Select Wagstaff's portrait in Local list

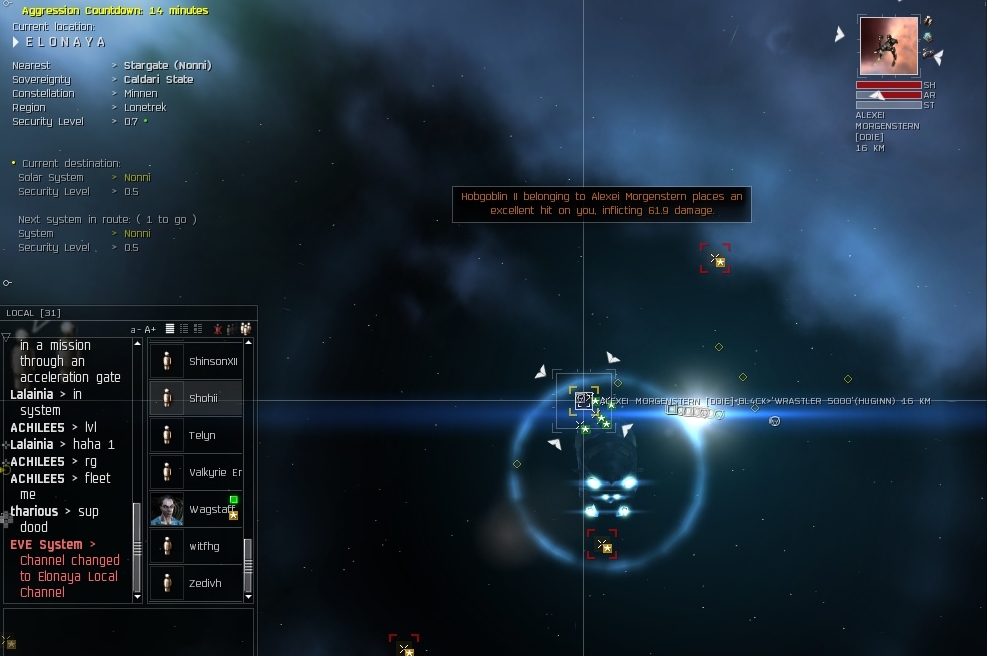(x=167, y=509)
